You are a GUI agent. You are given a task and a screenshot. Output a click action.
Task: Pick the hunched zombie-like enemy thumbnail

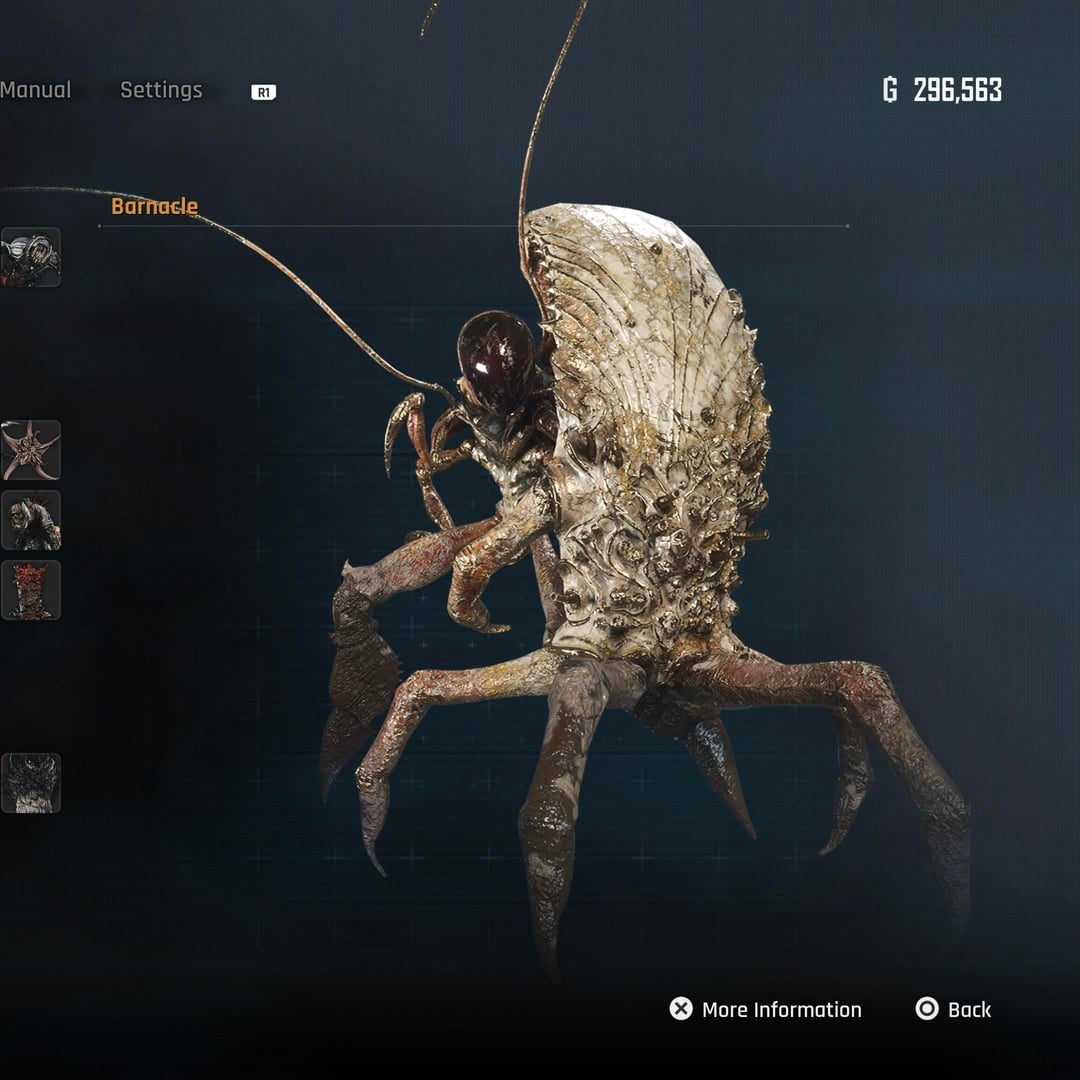click(x=30, y=520)
